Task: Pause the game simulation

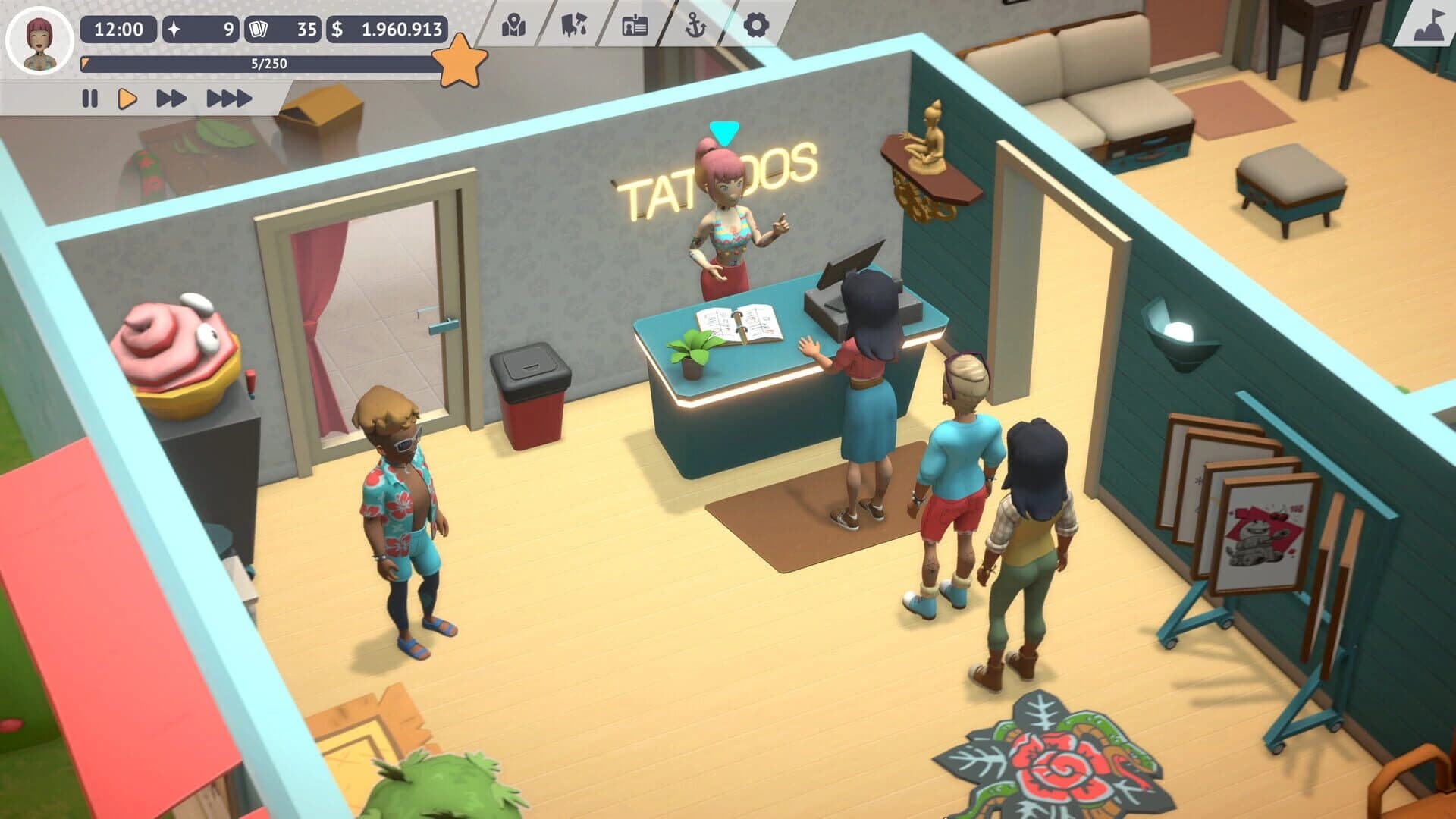Action: (89, 97)
